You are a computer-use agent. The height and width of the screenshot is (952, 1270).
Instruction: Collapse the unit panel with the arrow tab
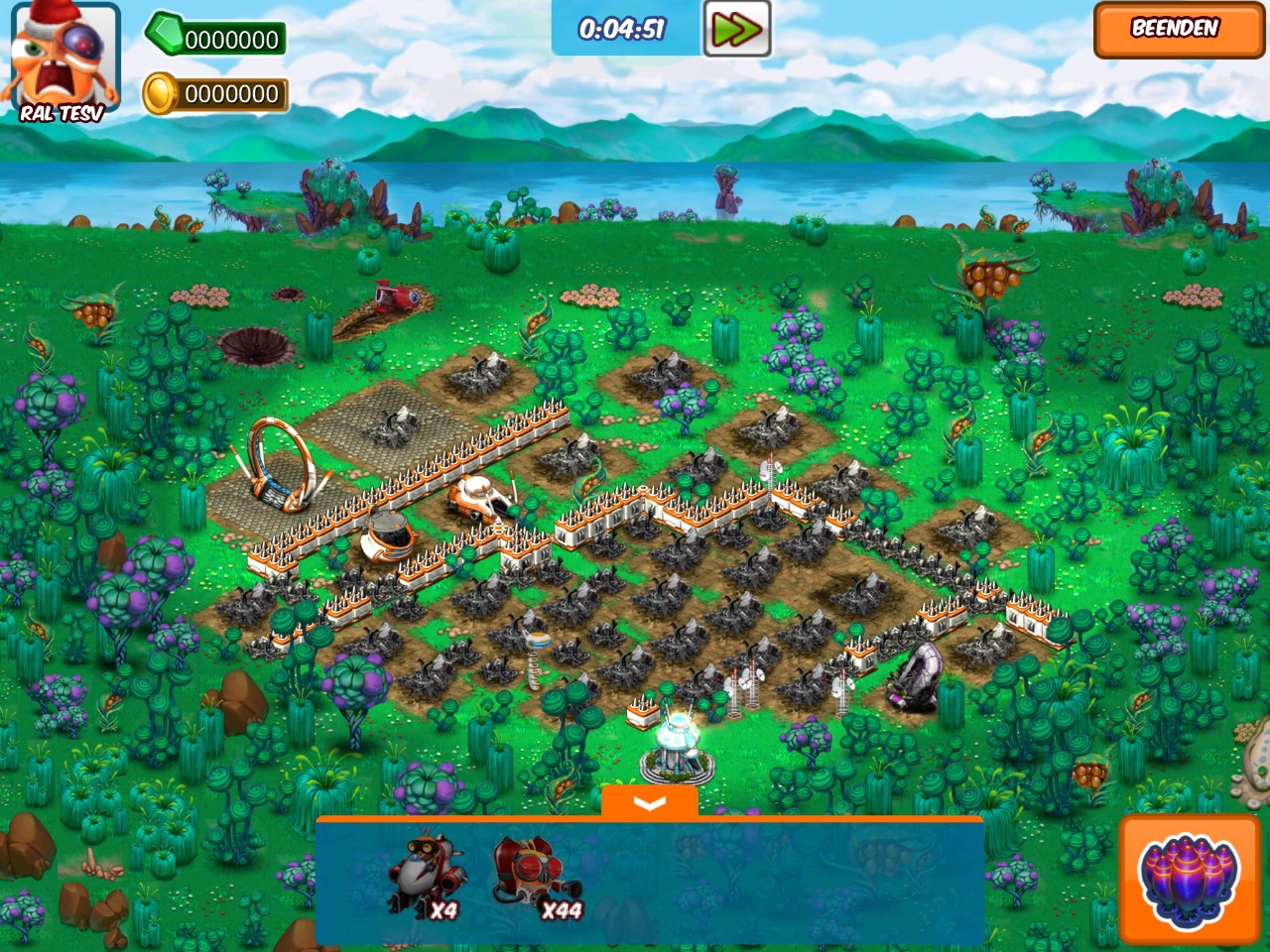click(x=650, y=803)
